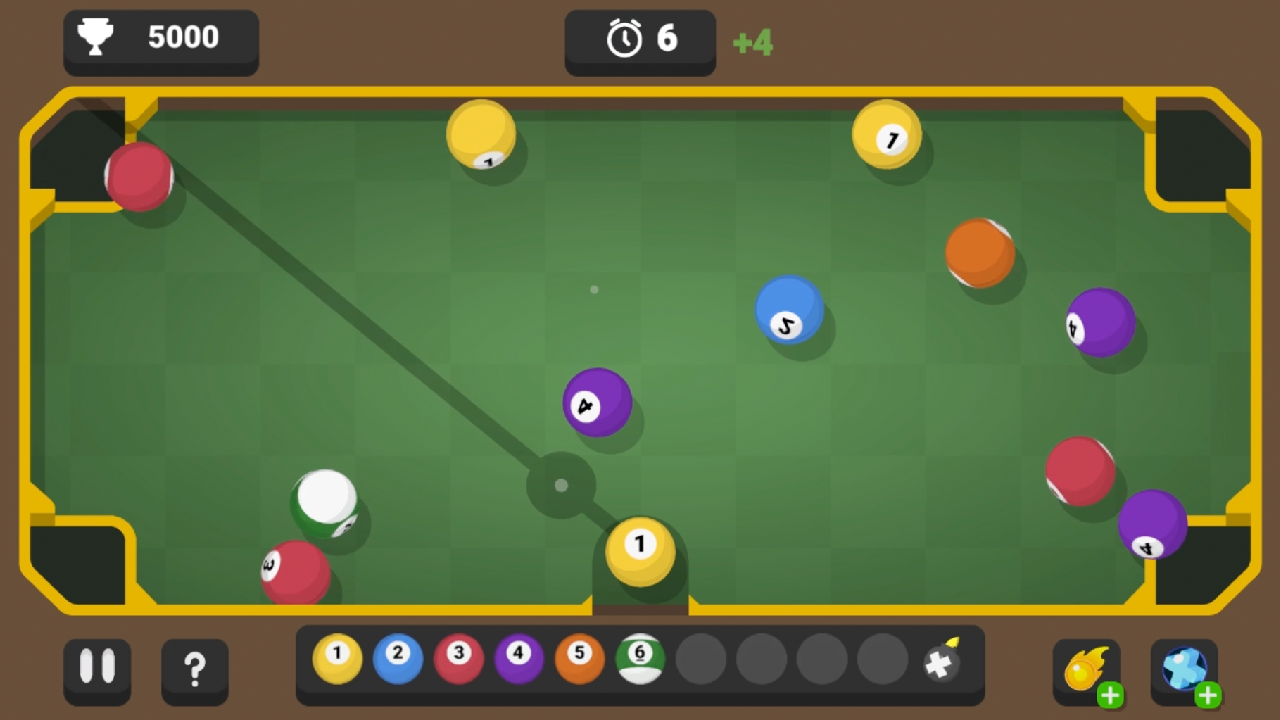Select the bomb icon in the ball tray
Viewport: 1280px width, 720px height.
(x=943, y=663)
